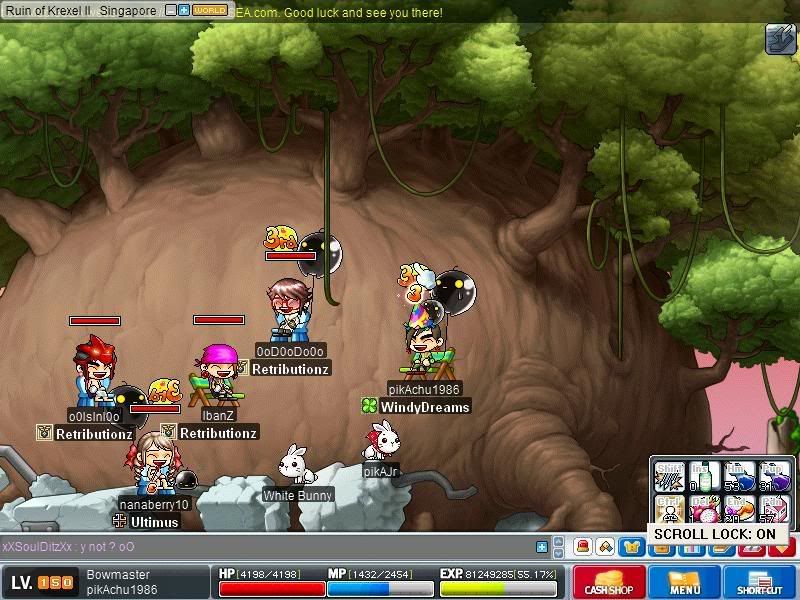Use the pink milk carton Pdn slot
Viewport: 800px width, 600px height.
(x=775, y=510)
